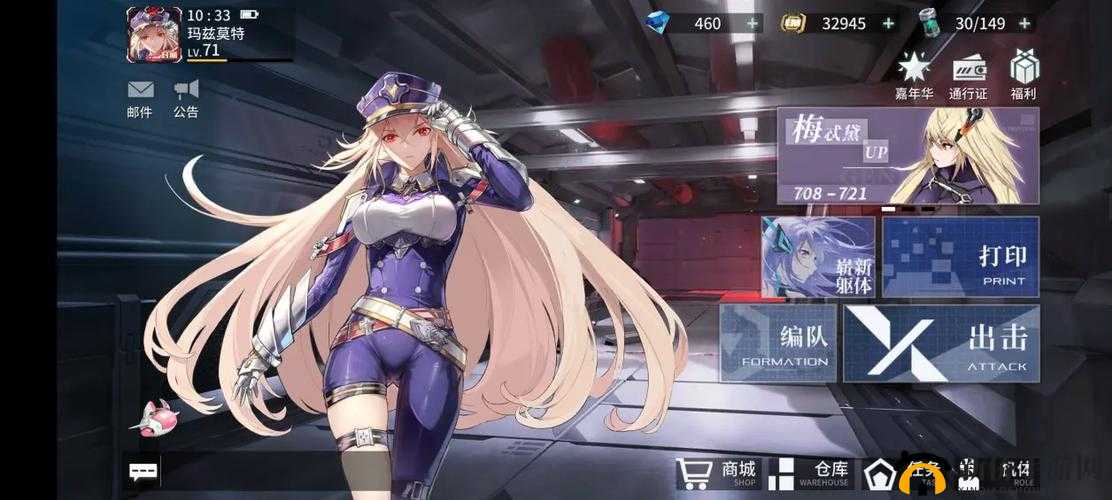Viewport: 1112px width, 500px height.
Task: Launch Attack (出击) mode
Action: [x=941, y=343]
